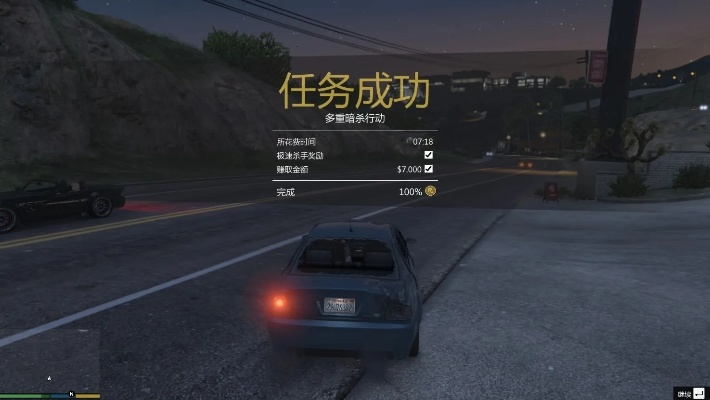The width and height of the screenshot is (710, 400).
Task: Click the 极速杀手奖励 objective checkbox
Action: 429,155
